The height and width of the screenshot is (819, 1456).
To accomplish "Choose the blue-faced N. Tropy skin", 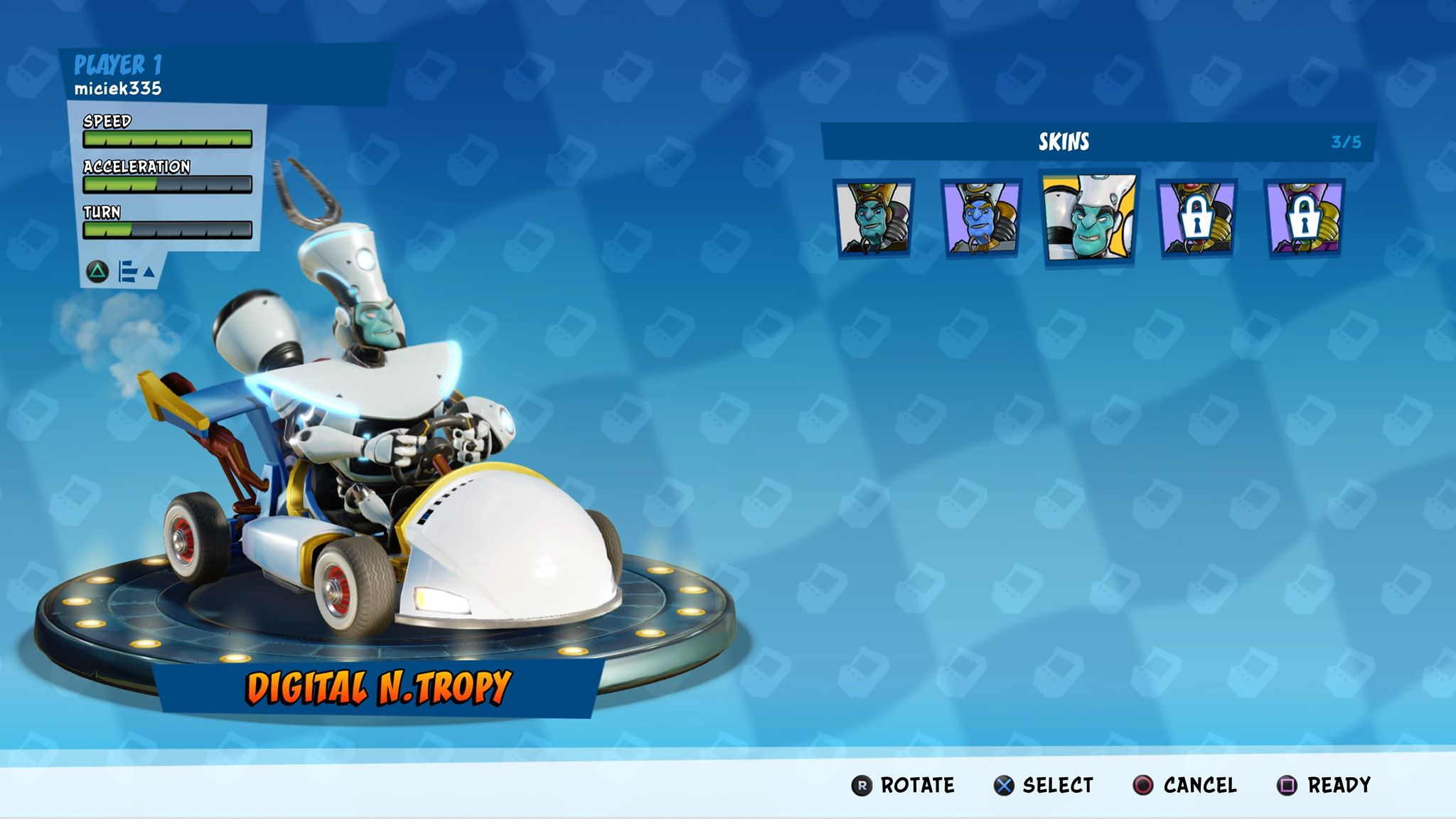I will tap(981, 218).
